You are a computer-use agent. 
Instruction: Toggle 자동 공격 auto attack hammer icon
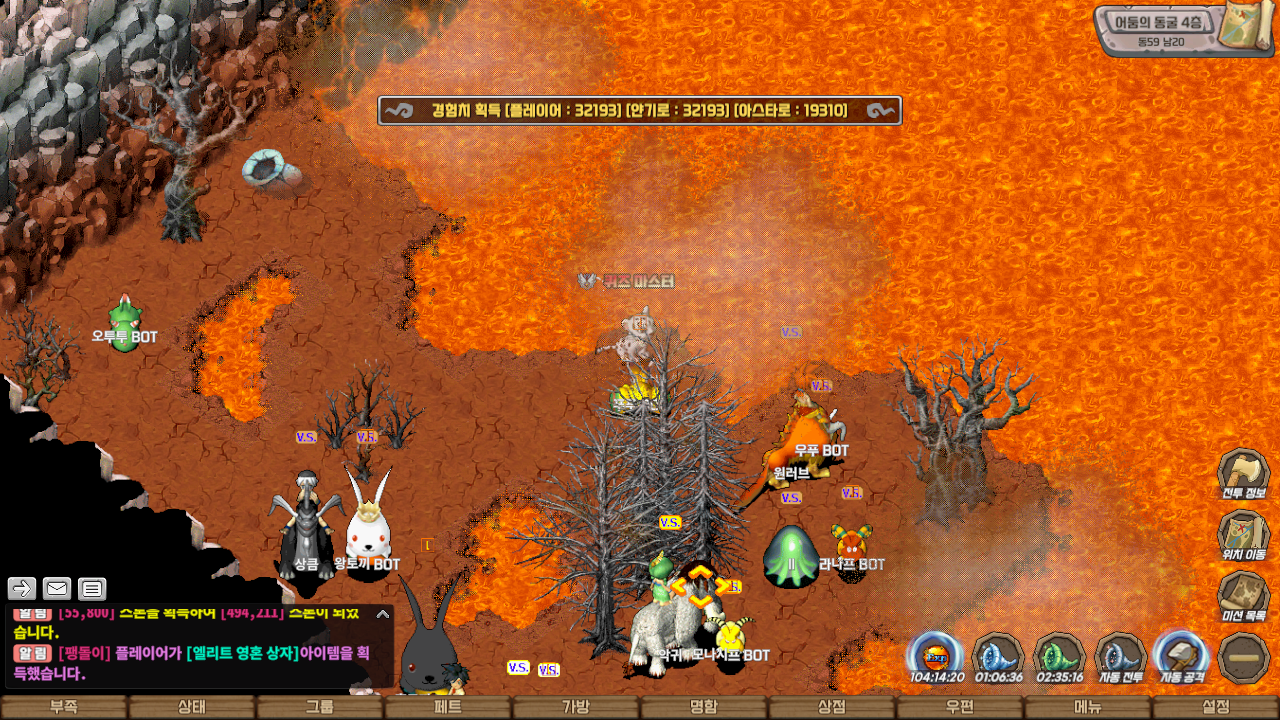coord(1181,657)
